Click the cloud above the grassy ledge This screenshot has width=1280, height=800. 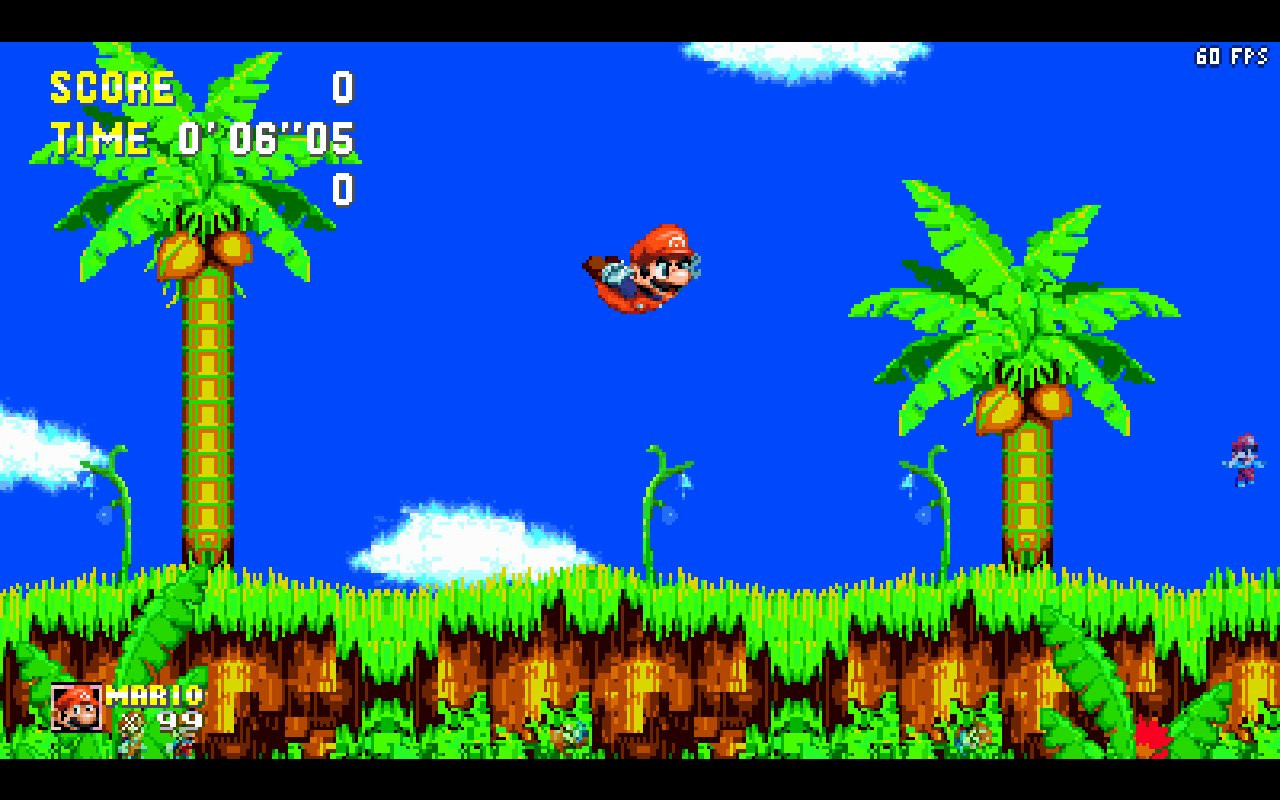460,540
